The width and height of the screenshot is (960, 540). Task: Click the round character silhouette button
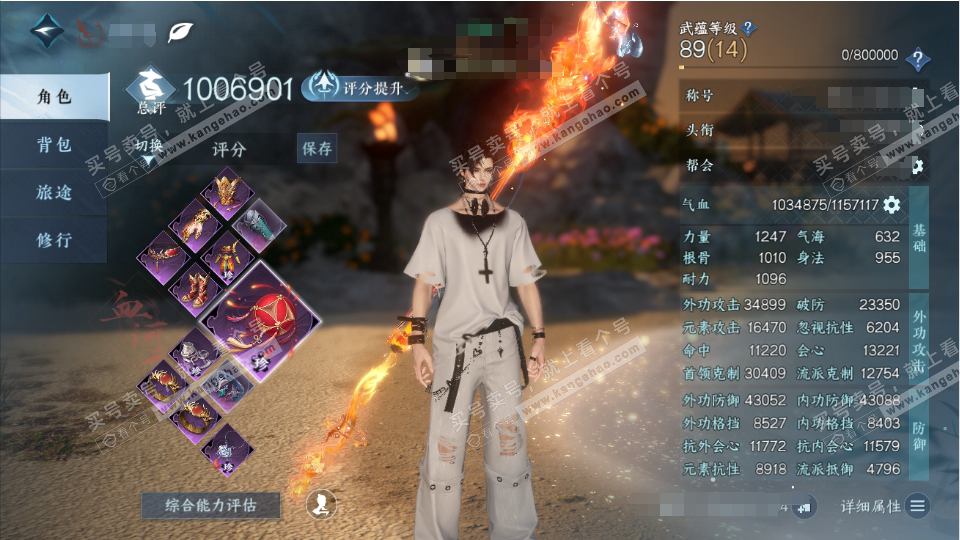[x=321, y=504]
